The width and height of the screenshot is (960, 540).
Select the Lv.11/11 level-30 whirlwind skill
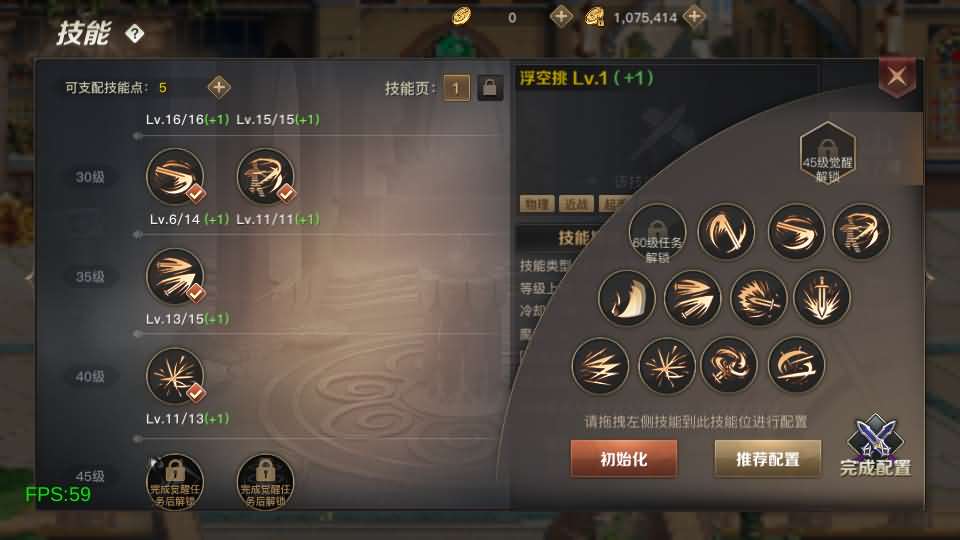(x=265, y=177)
